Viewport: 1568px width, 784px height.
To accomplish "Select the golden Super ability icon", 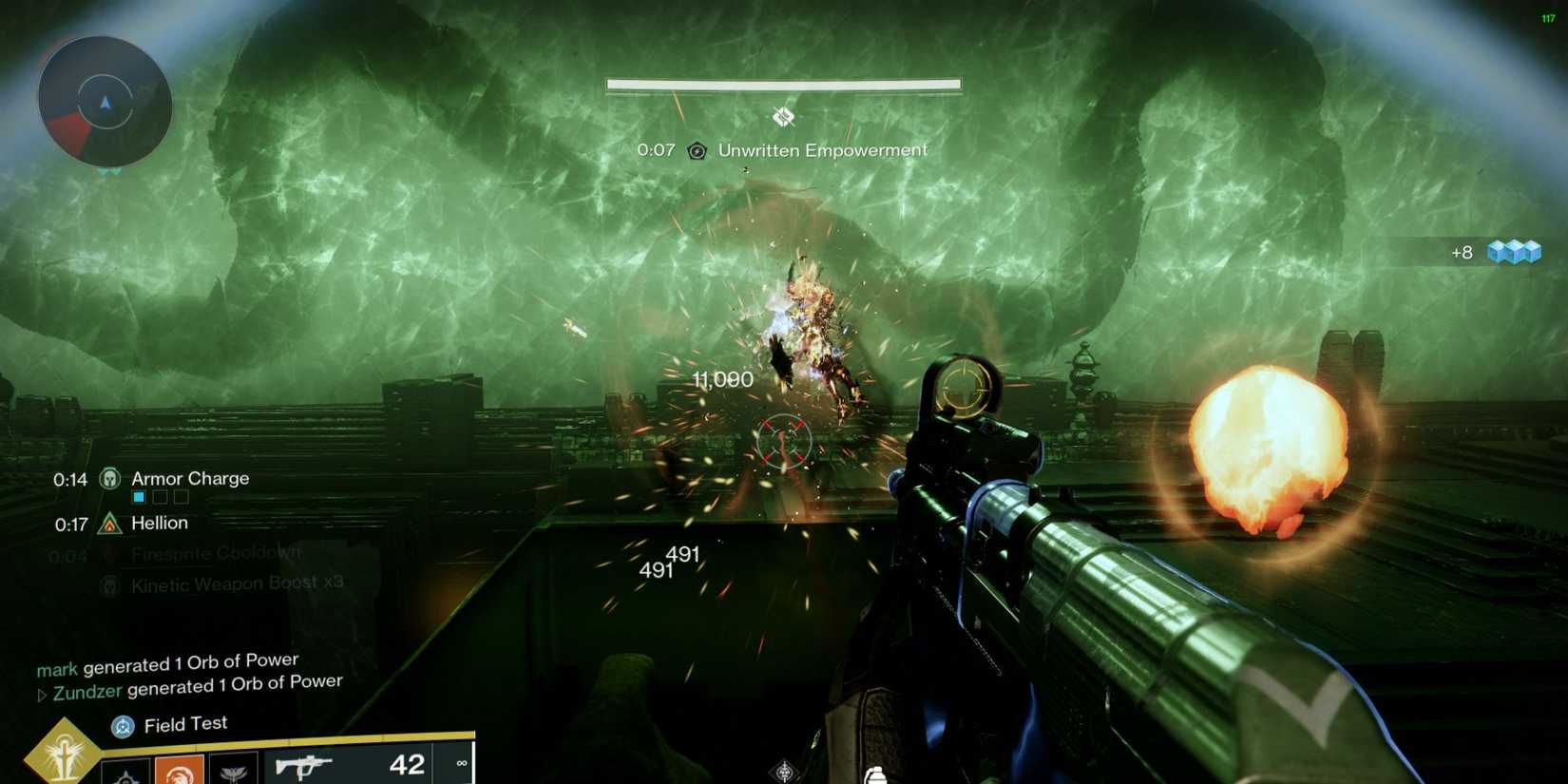I will tap(63, 755).
